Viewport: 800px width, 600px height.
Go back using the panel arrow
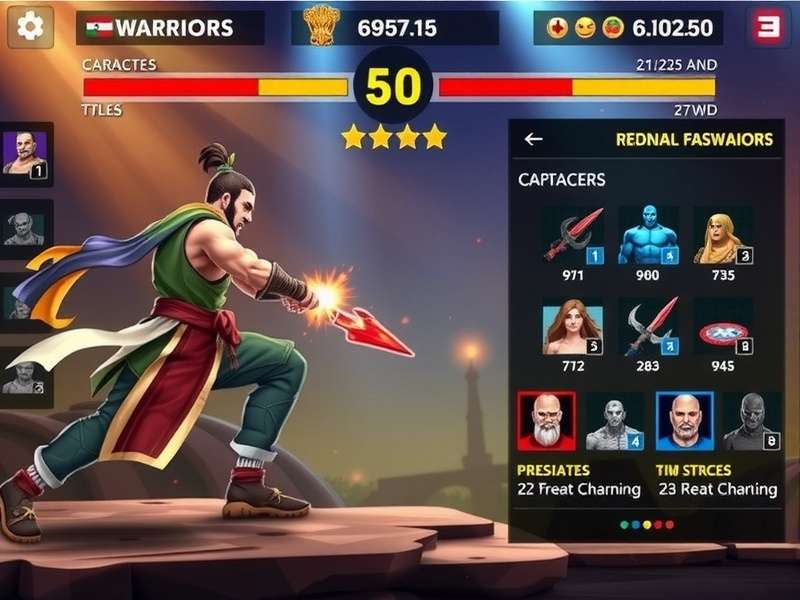point(534,140)
